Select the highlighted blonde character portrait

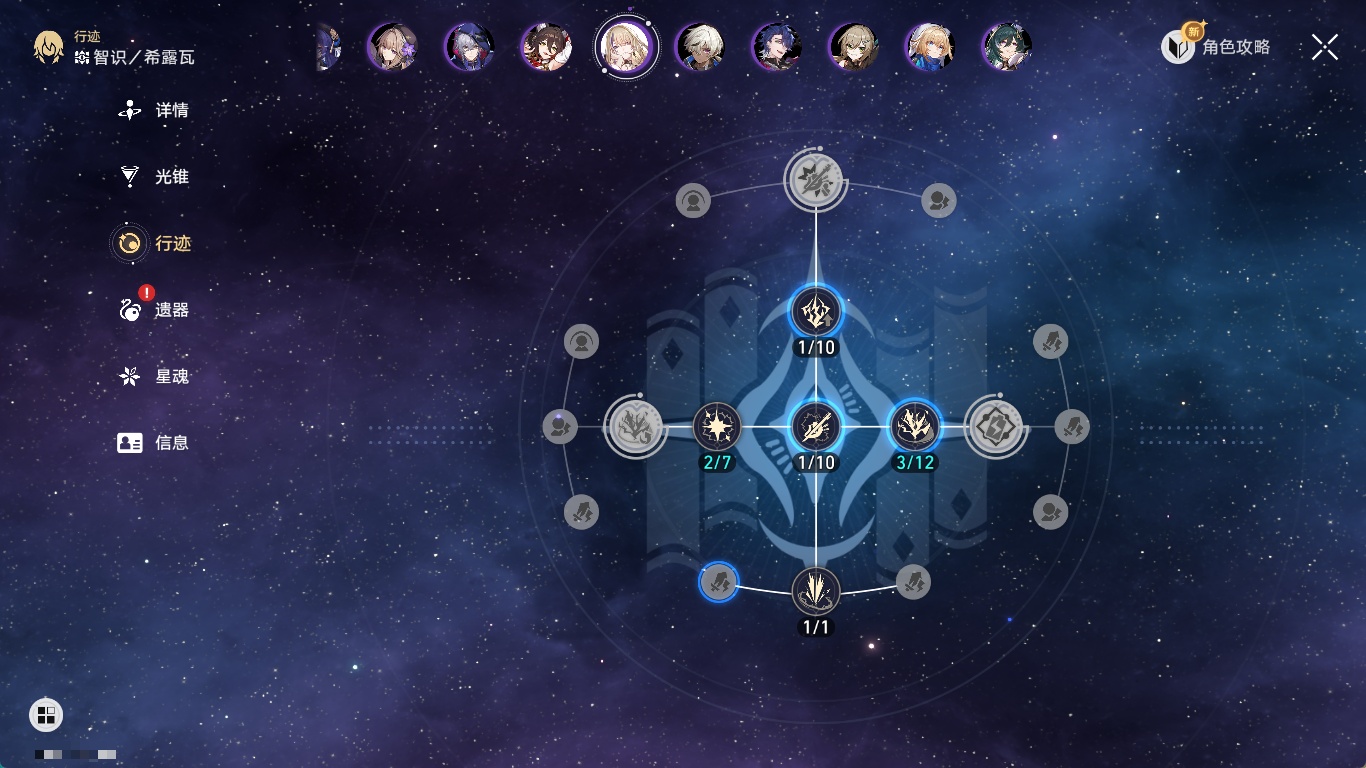click(x=626, y=47)
